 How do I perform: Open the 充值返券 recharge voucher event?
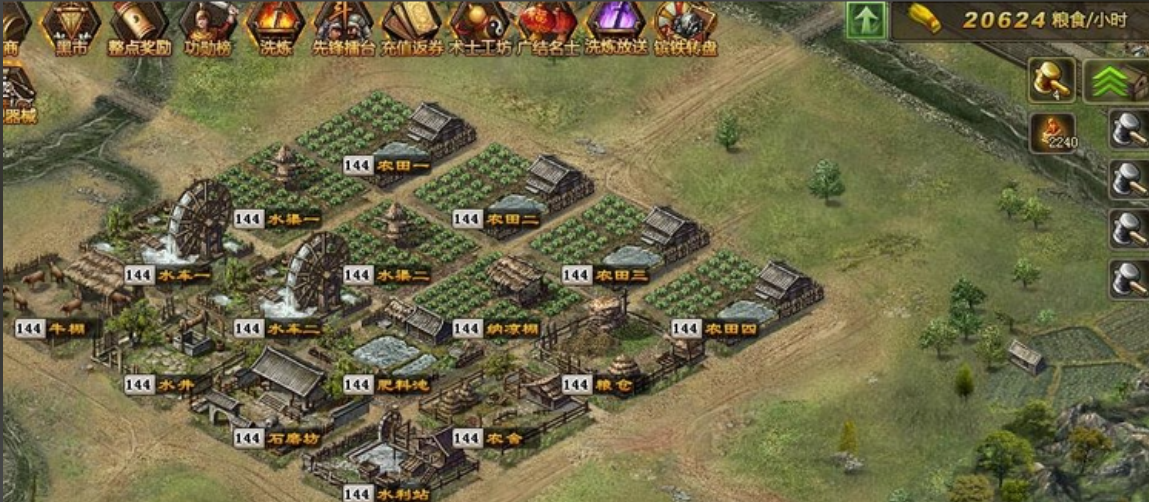click(x=410, y=25)
